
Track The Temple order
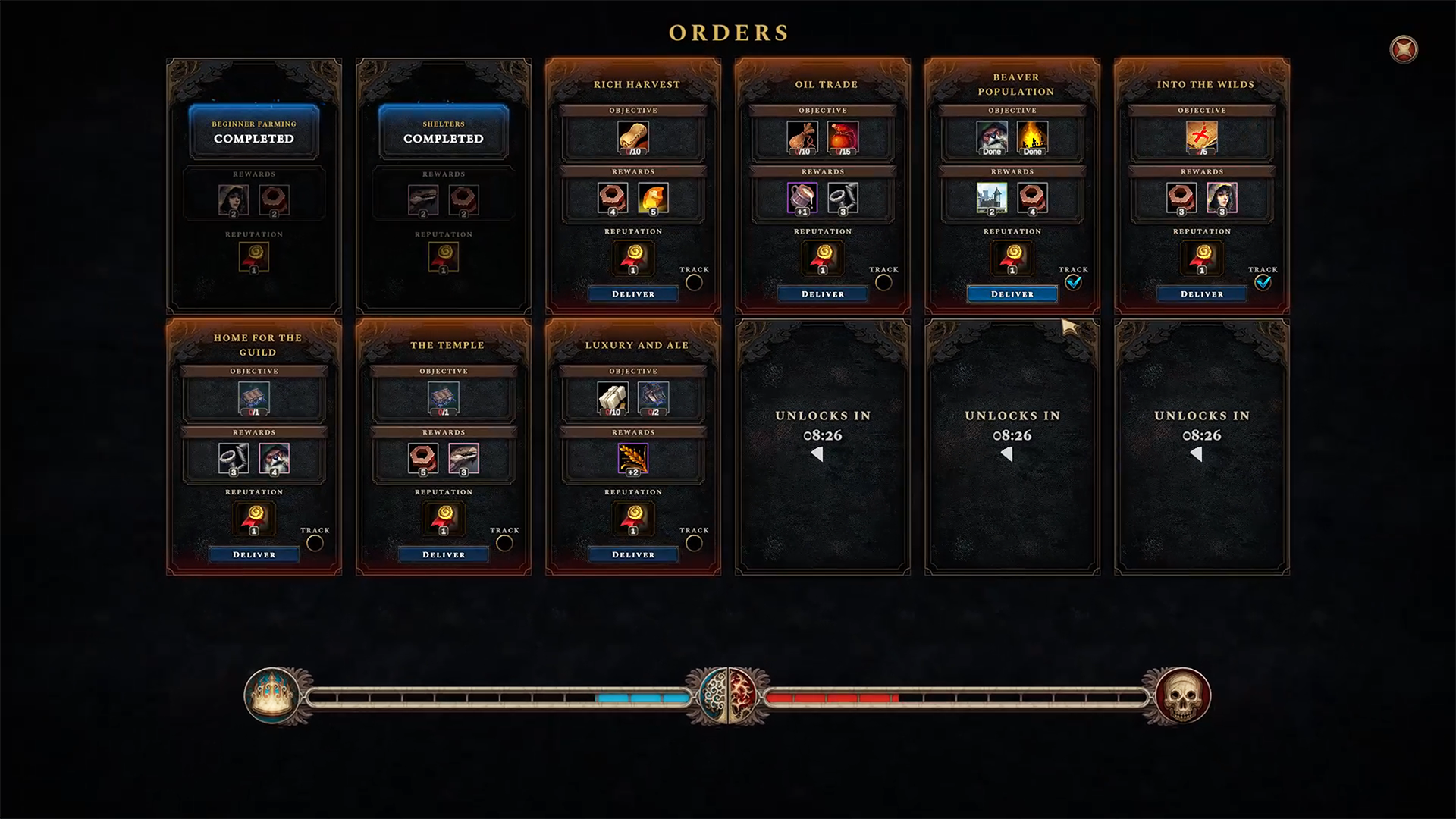pos(504,544)
